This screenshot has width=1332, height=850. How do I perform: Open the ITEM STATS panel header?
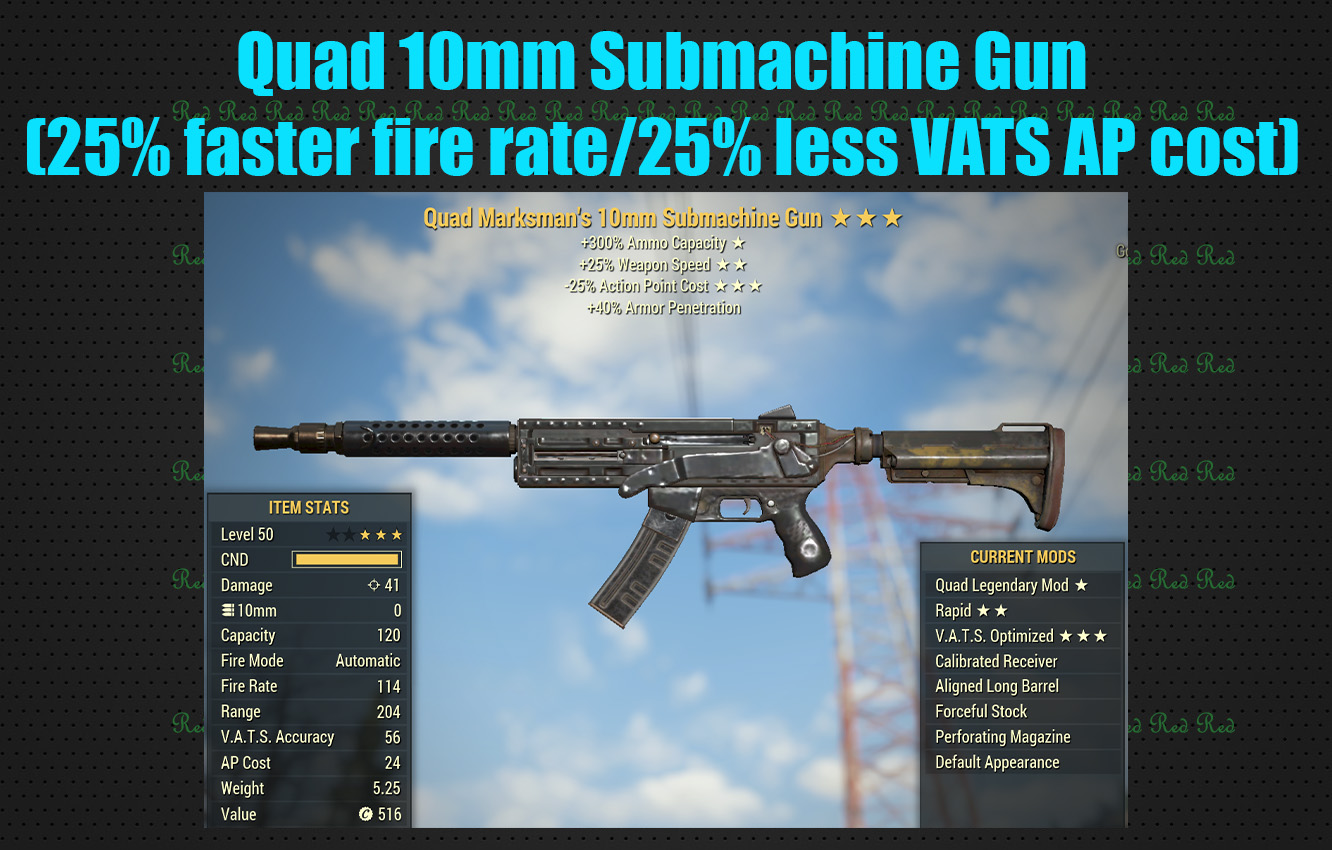[309, 507]
